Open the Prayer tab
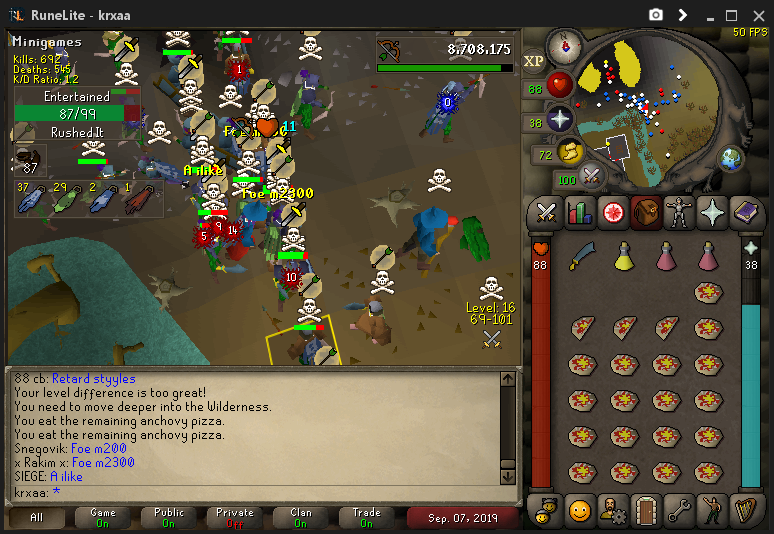 coord(711,213)
